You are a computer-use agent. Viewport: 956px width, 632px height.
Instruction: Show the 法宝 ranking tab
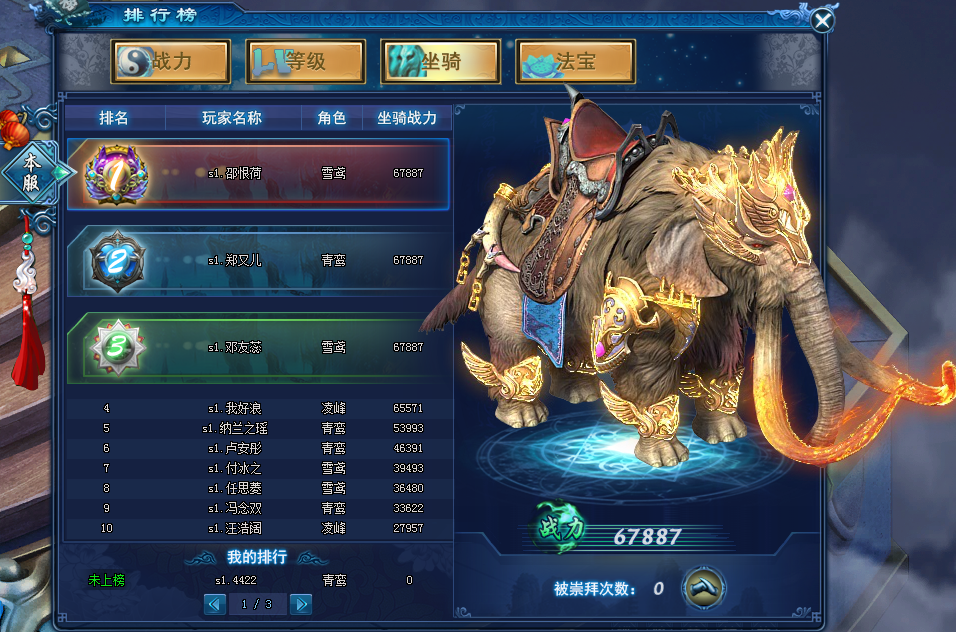point(576,61)
